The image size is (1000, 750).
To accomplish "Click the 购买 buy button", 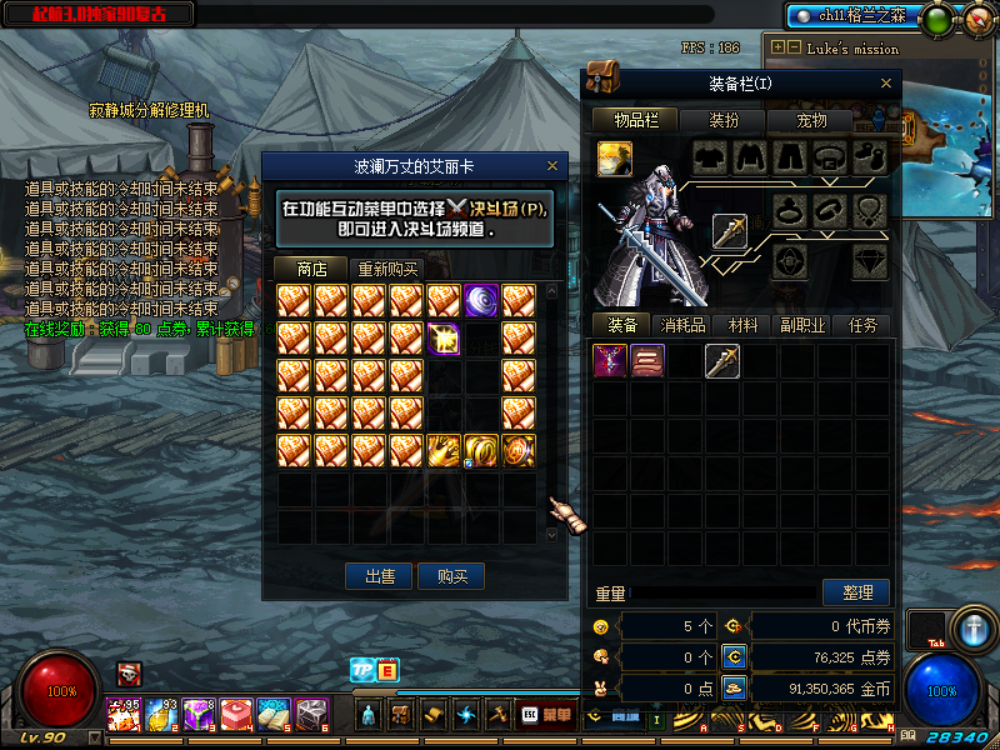I will point(451,576).
